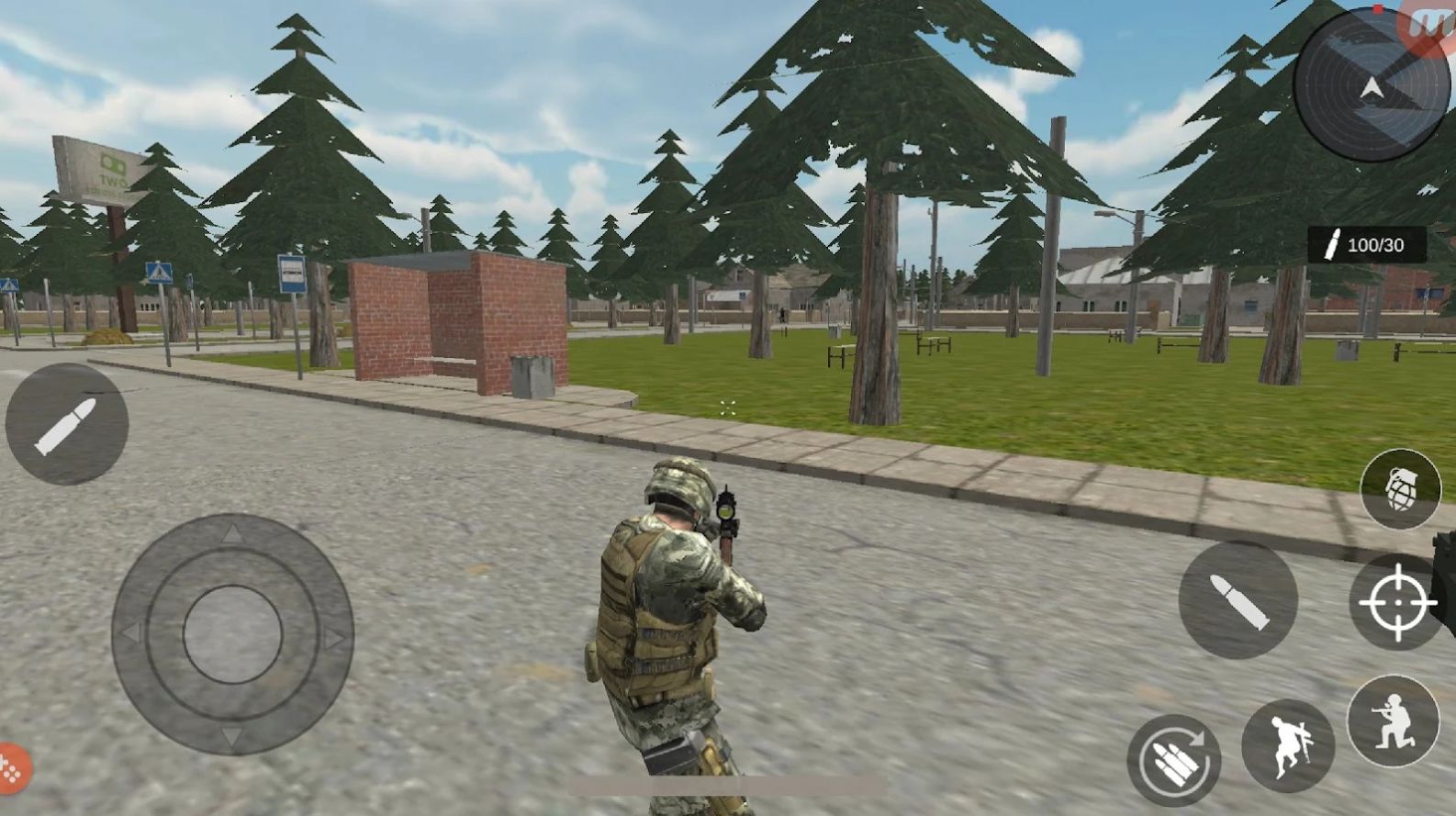The width and height of the screenshot is (1456, 816).
Task: Tap the ammo counter to expand details
Action: tap(1367, 243)
